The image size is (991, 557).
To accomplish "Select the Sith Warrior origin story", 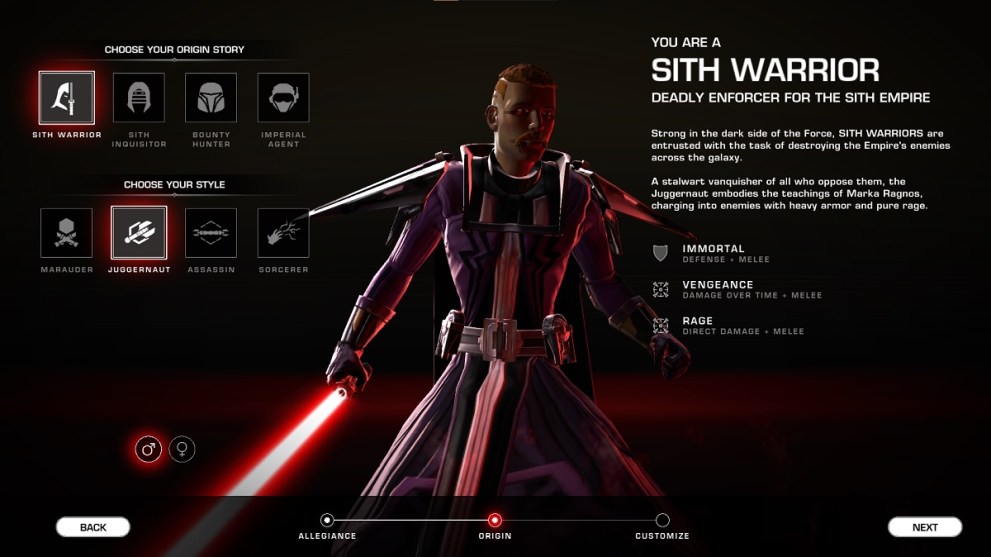I will (x=67, y=98).
